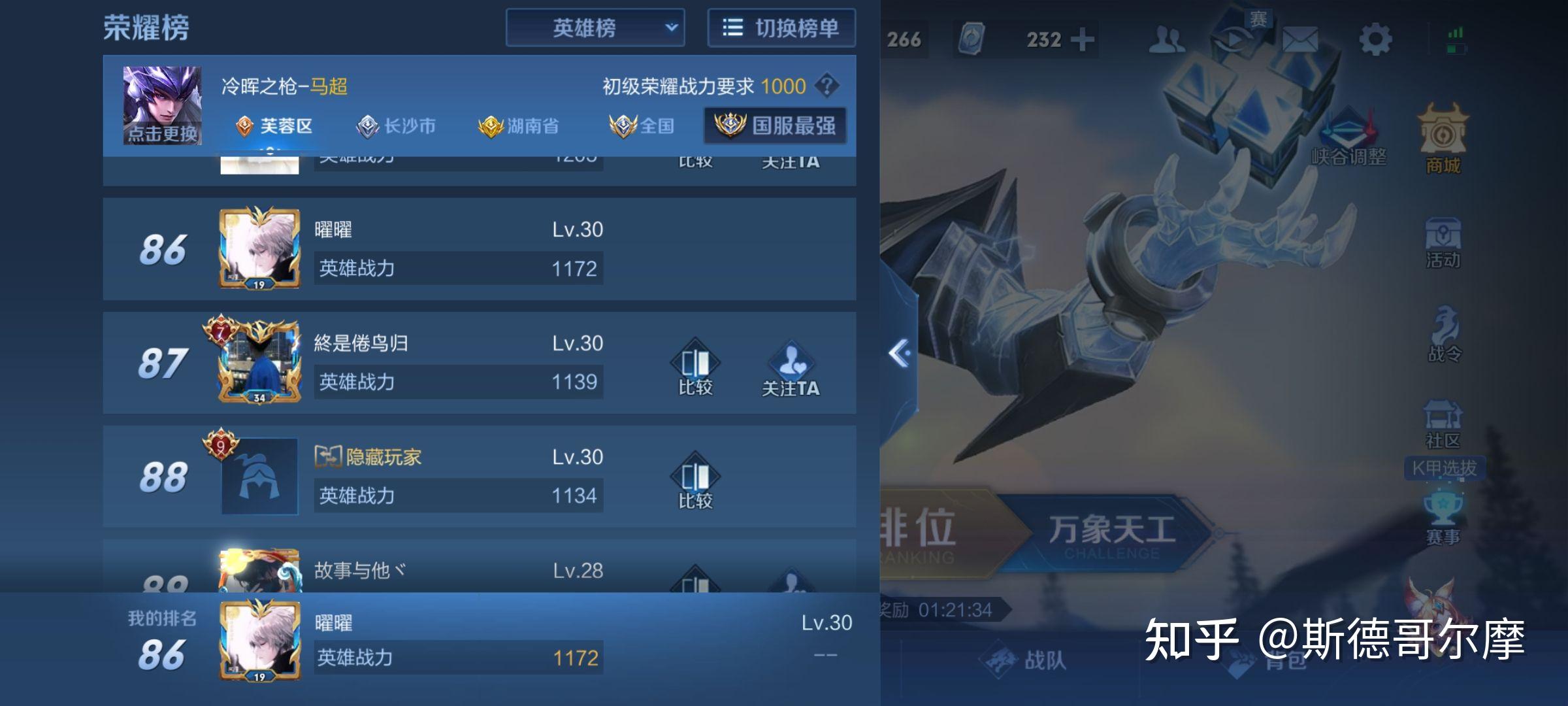Follow 終是倦鸟归 with 关注TA
The height and width of the screenshot is (706, 1568).
pyautogui.click(x=791, y=369)
